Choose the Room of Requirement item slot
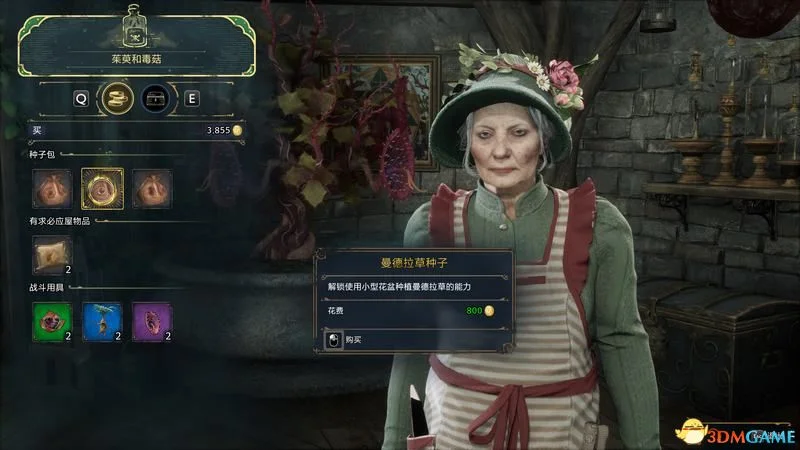The image size is (800, 450). tap(52, 255)
